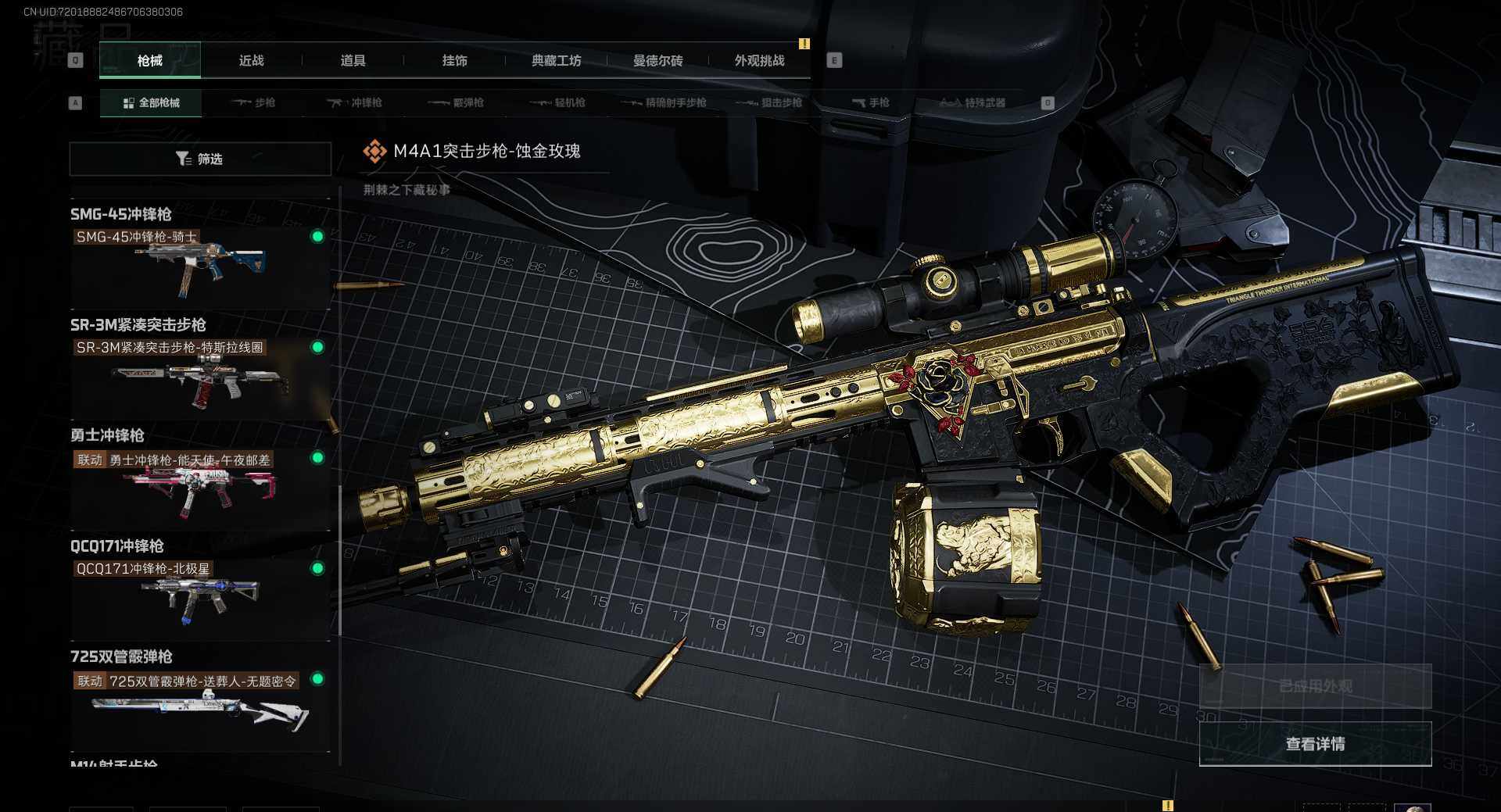Open the 道具 items tab
The width and height of the screenshot is (1501, 812).
pyautogui.click(x=353, y=60)
